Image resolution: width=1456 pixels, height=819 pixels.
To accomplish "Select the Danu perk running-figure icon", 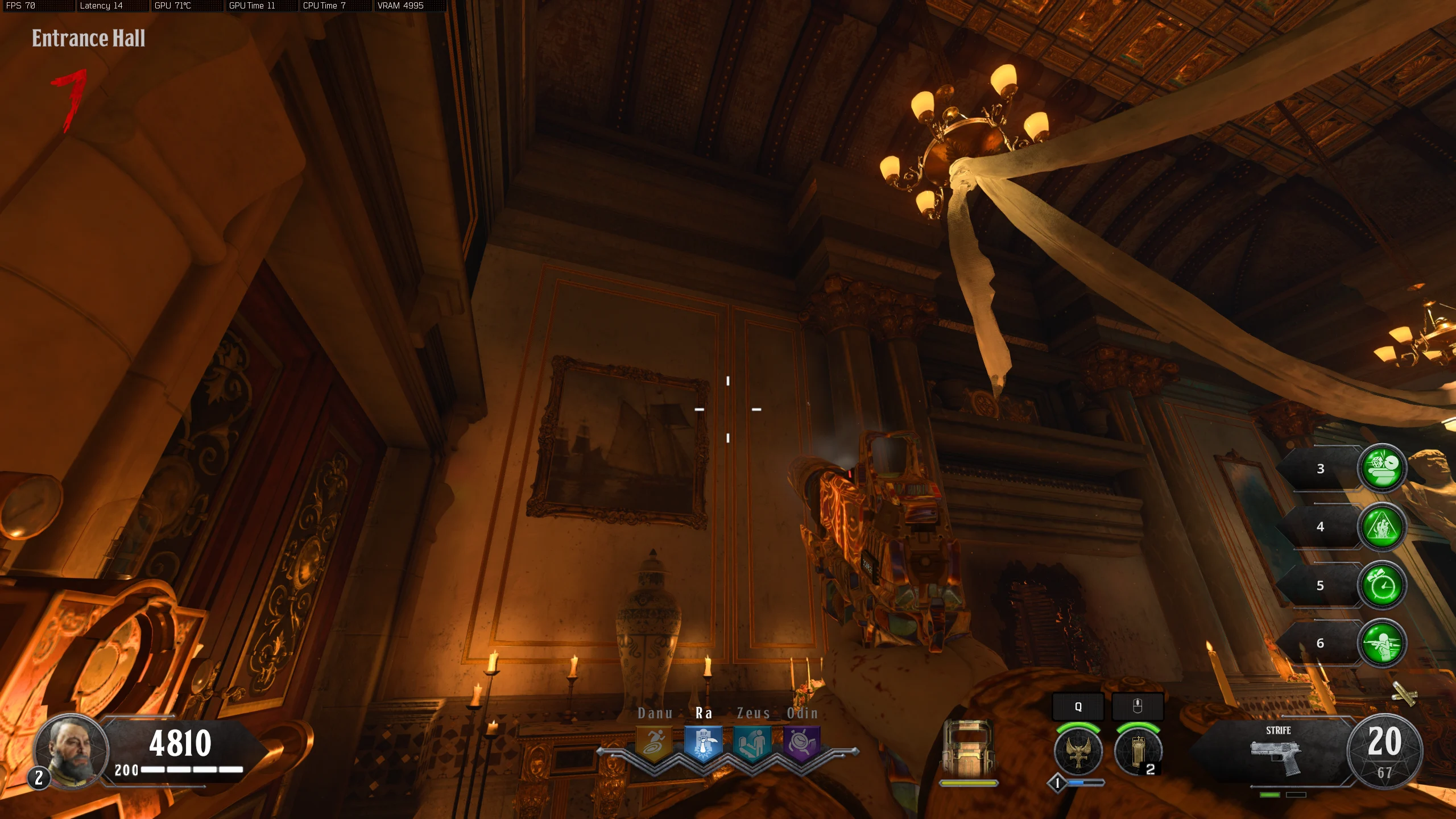I will coord(653,743).
